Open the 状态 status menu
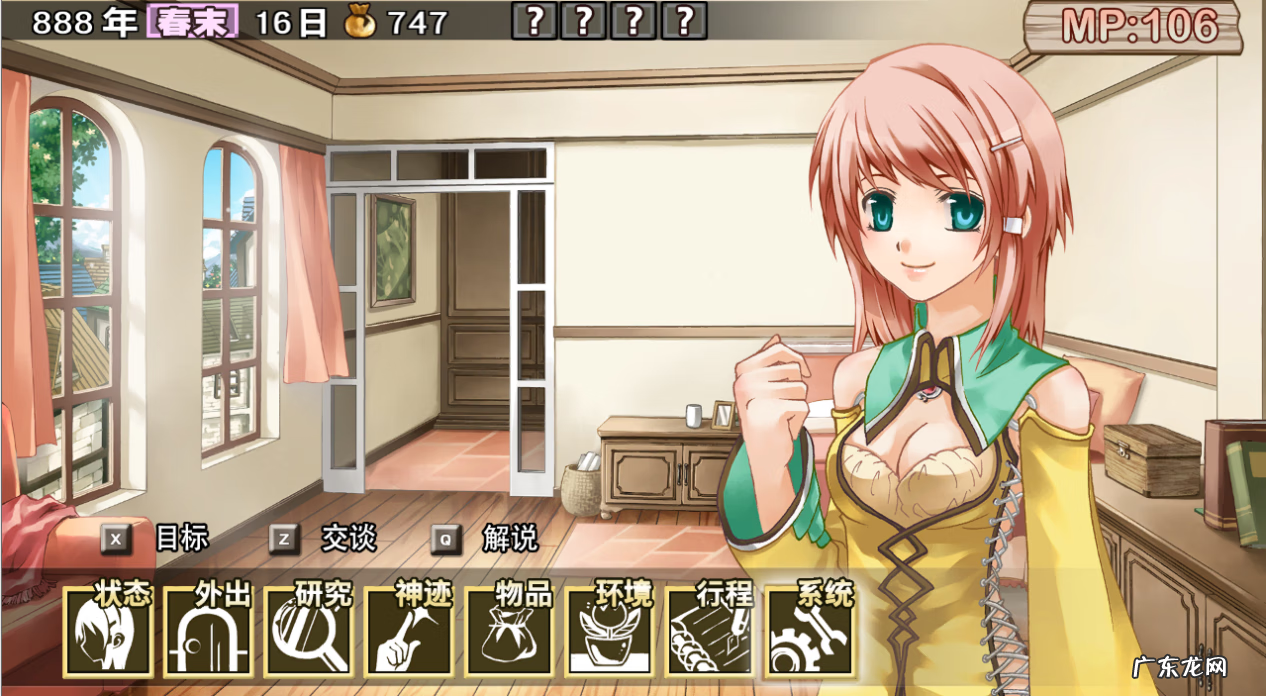This screenshot has height=696, width=1266. click(x=109, y=632)
